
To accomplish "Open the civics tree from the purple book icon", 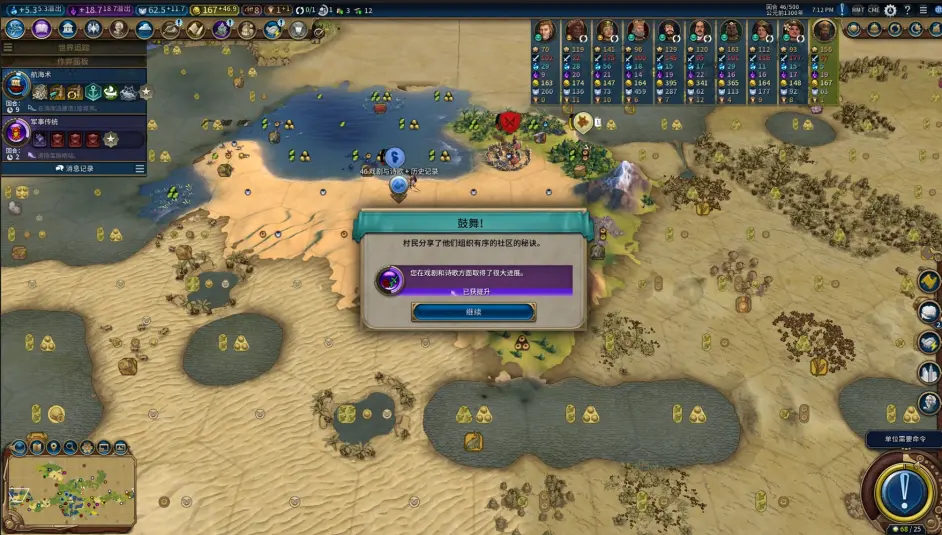I will click(41, 29).
